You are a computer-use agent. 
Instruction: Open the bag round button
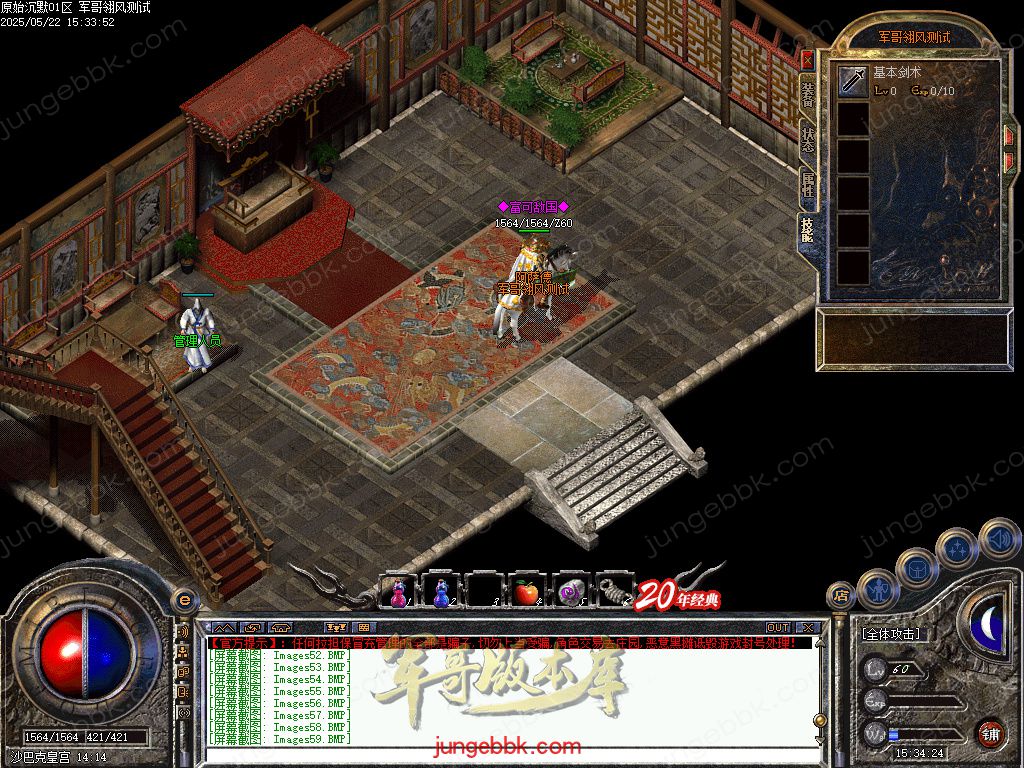click(x=915, y=568)
